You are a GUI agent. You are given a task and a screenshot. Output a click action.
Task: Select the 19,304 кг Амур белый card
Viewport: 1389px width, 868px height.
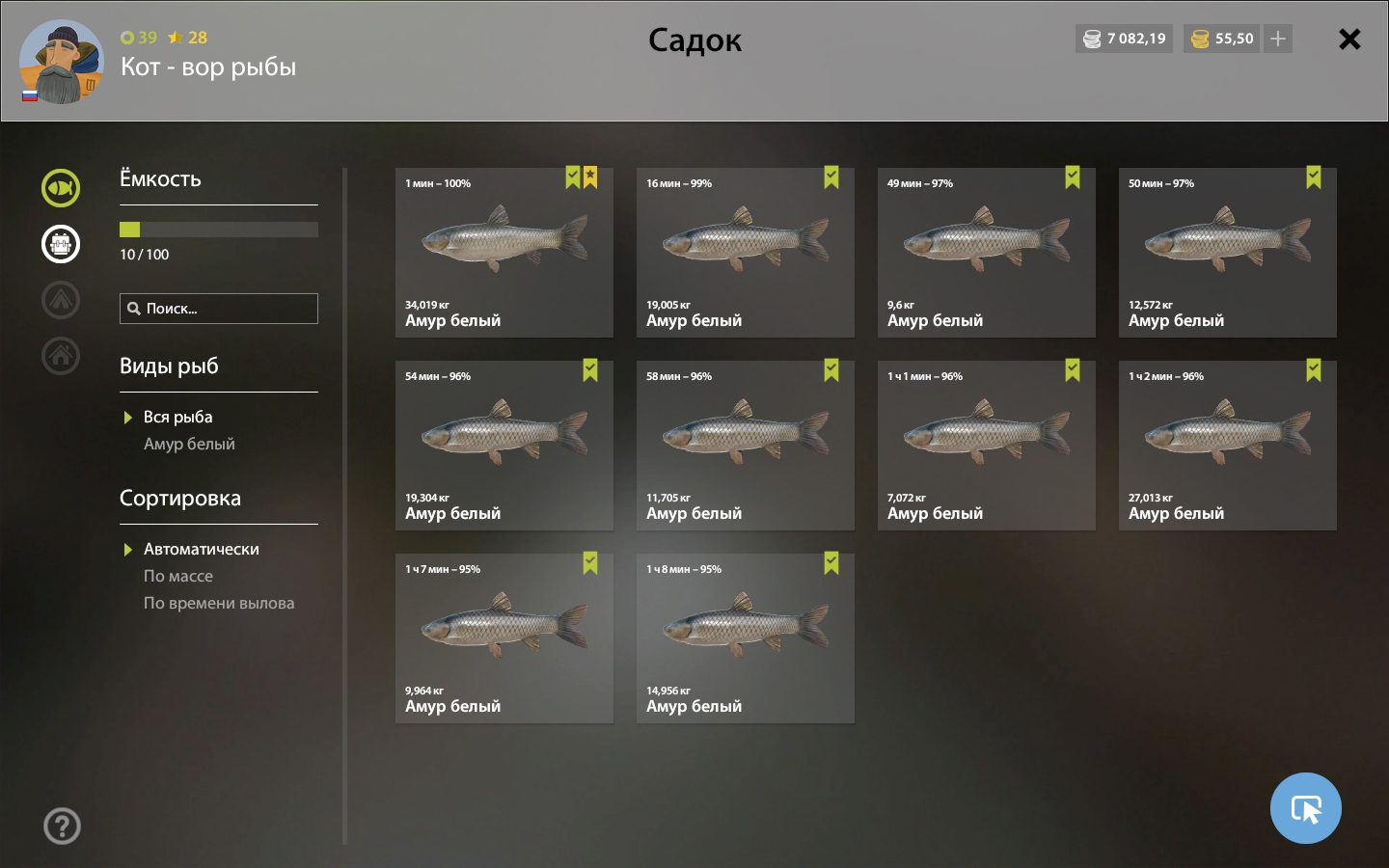504,446
